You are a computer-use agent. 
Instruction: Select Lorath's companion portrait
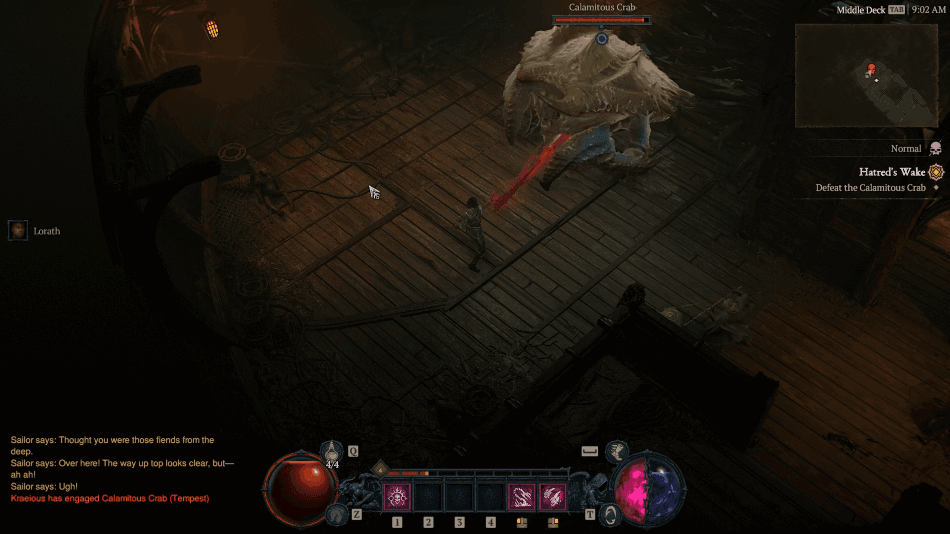point(18,231)
